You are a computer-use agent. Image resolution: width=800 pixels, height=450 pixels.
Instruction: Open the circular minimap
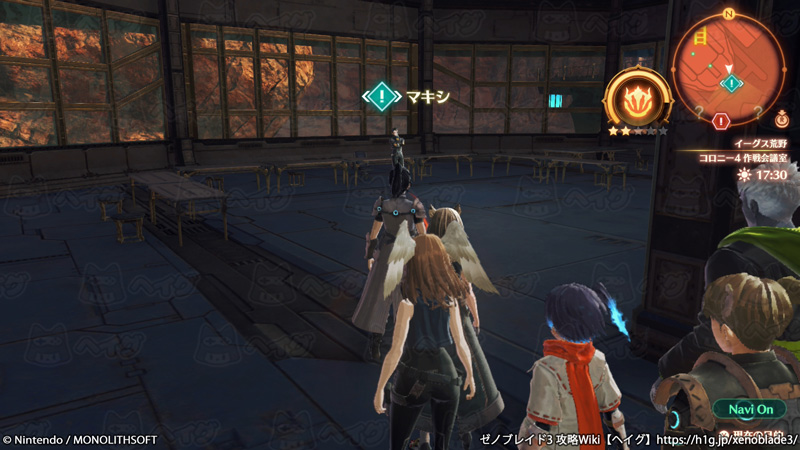(x=729, y=68)
